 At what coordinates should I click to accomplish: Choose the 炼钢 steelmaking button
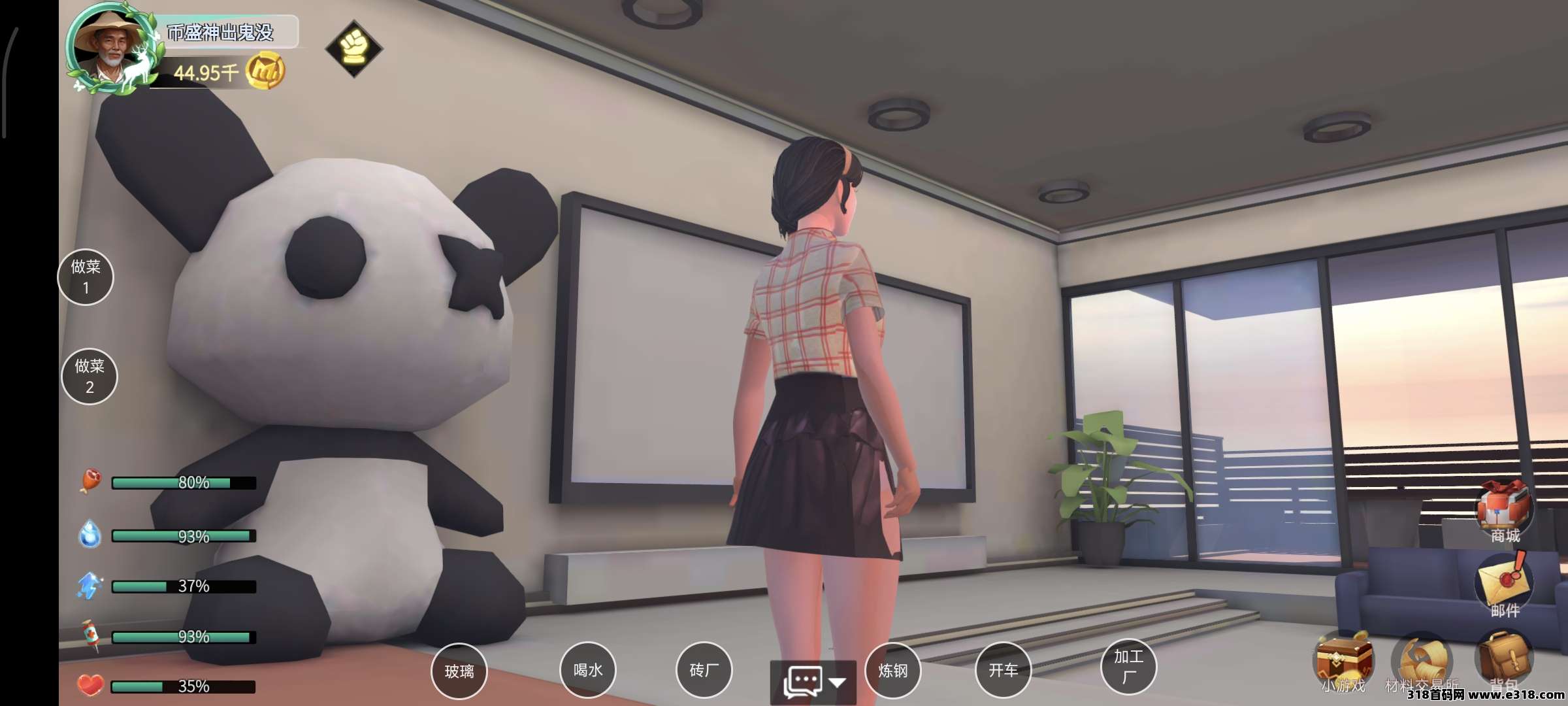pyautogui.click(x=892, y=670)
